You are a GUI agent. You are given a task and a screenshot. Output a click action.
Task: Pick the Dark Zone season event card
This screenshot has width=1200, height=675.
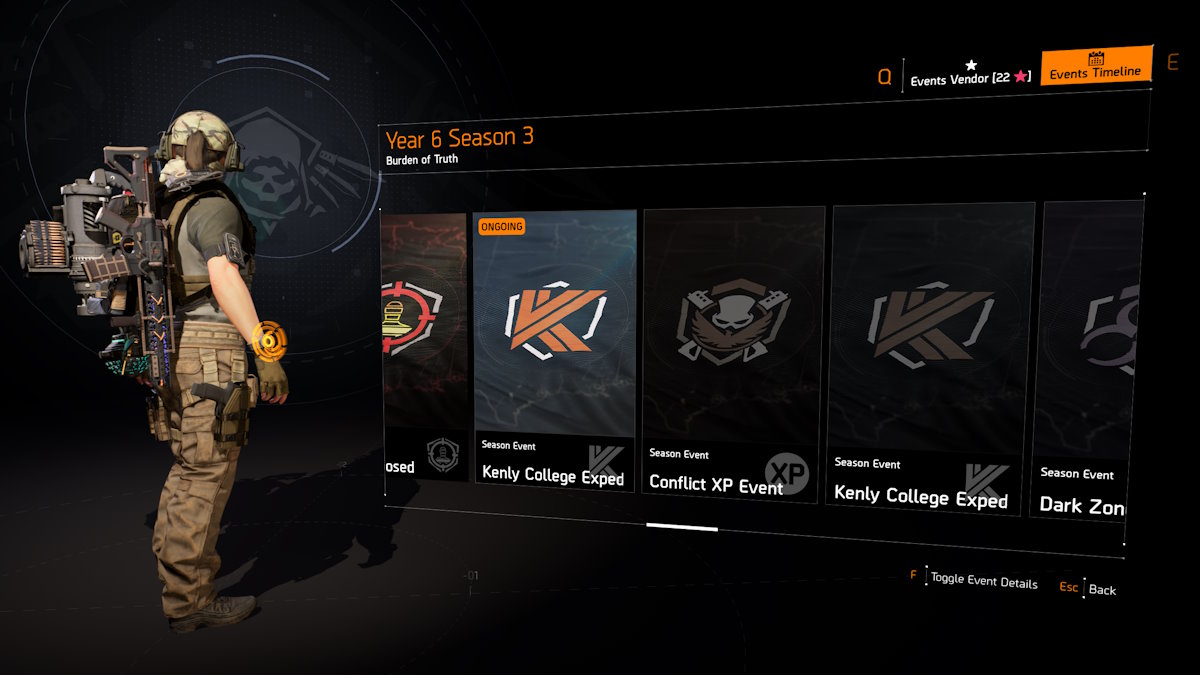coord(1092,360)
